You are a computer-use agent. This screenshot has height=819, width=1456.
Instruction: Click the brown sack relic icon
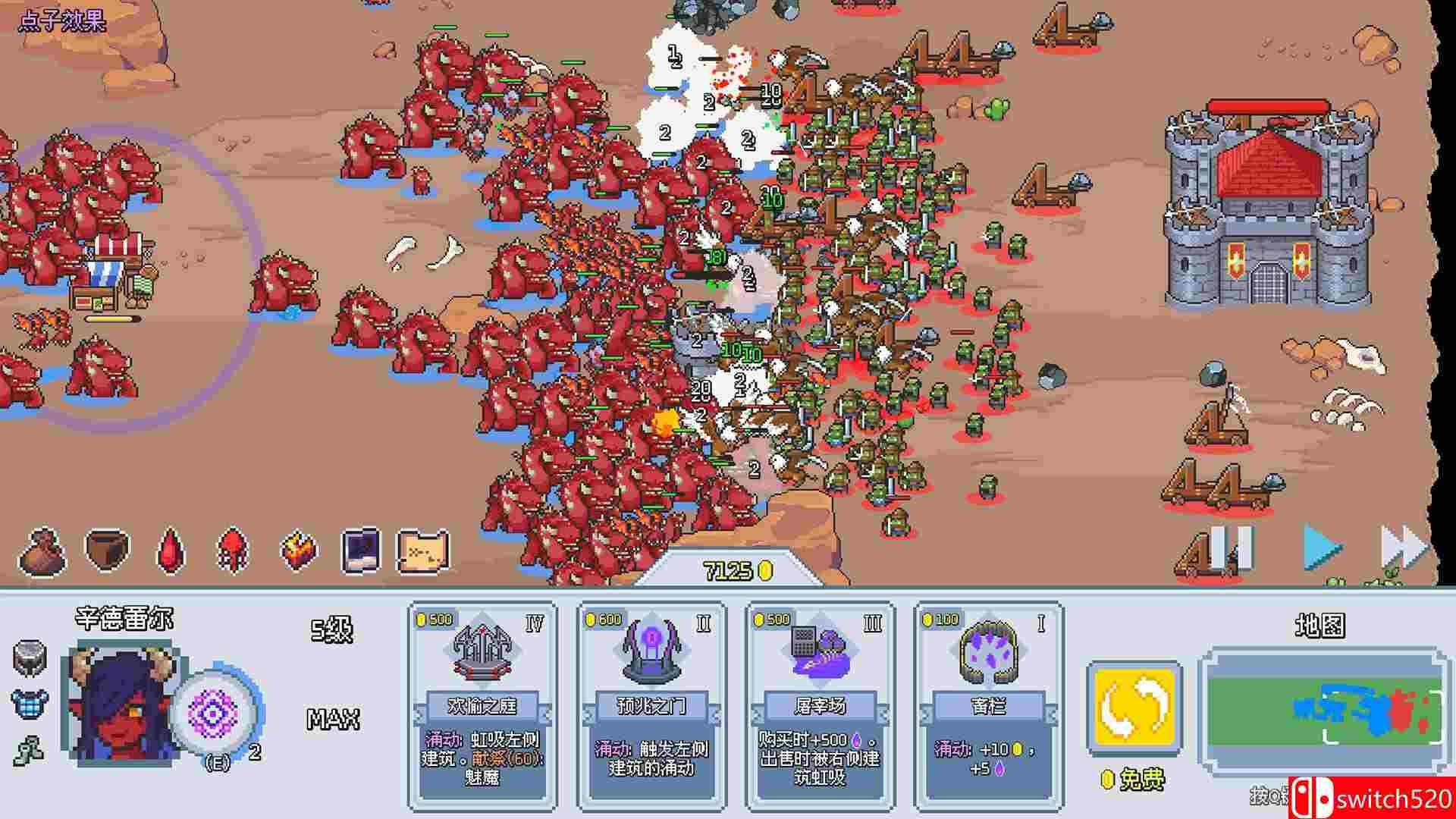point(43,551)
